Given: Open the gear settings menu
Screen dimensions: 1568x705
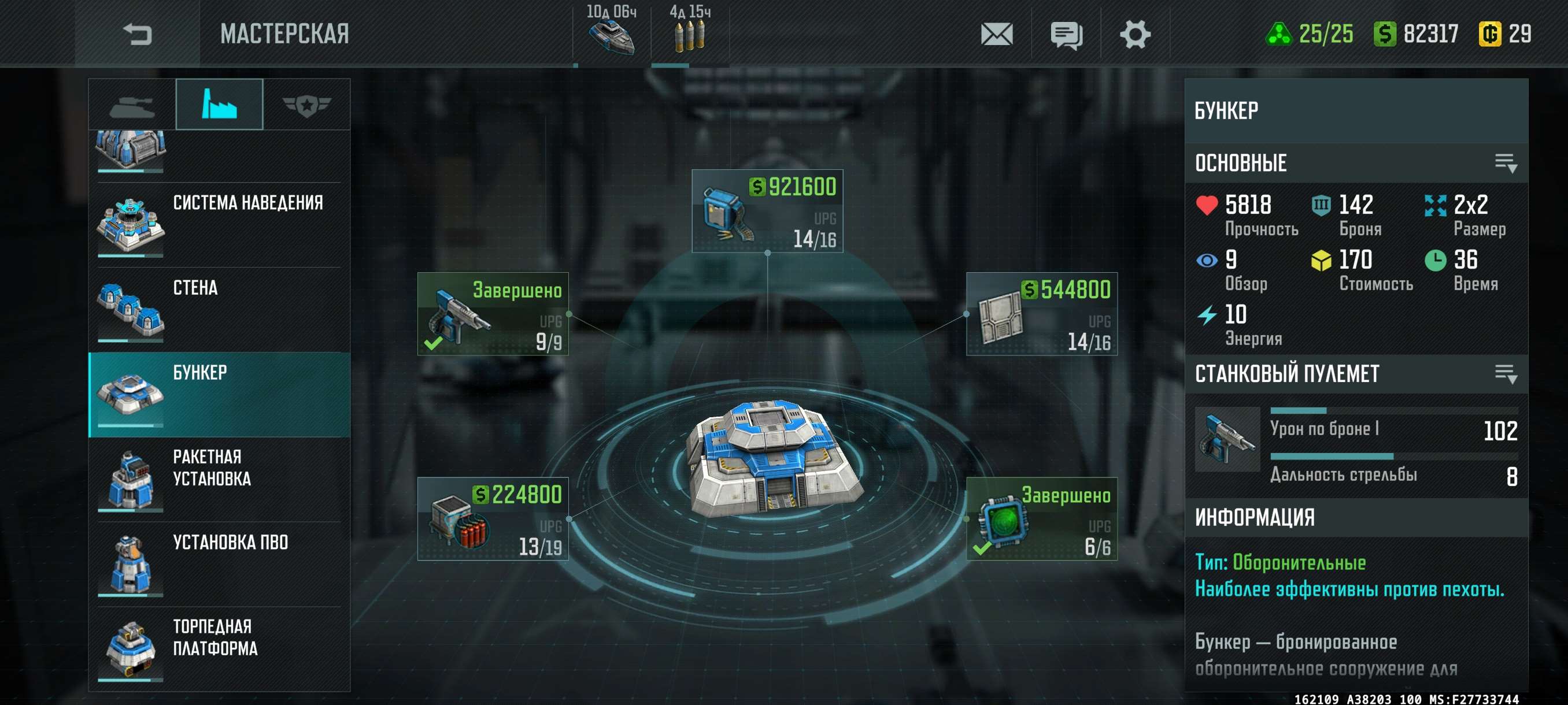Looking at the screenshot, I should coord(1134,34).
